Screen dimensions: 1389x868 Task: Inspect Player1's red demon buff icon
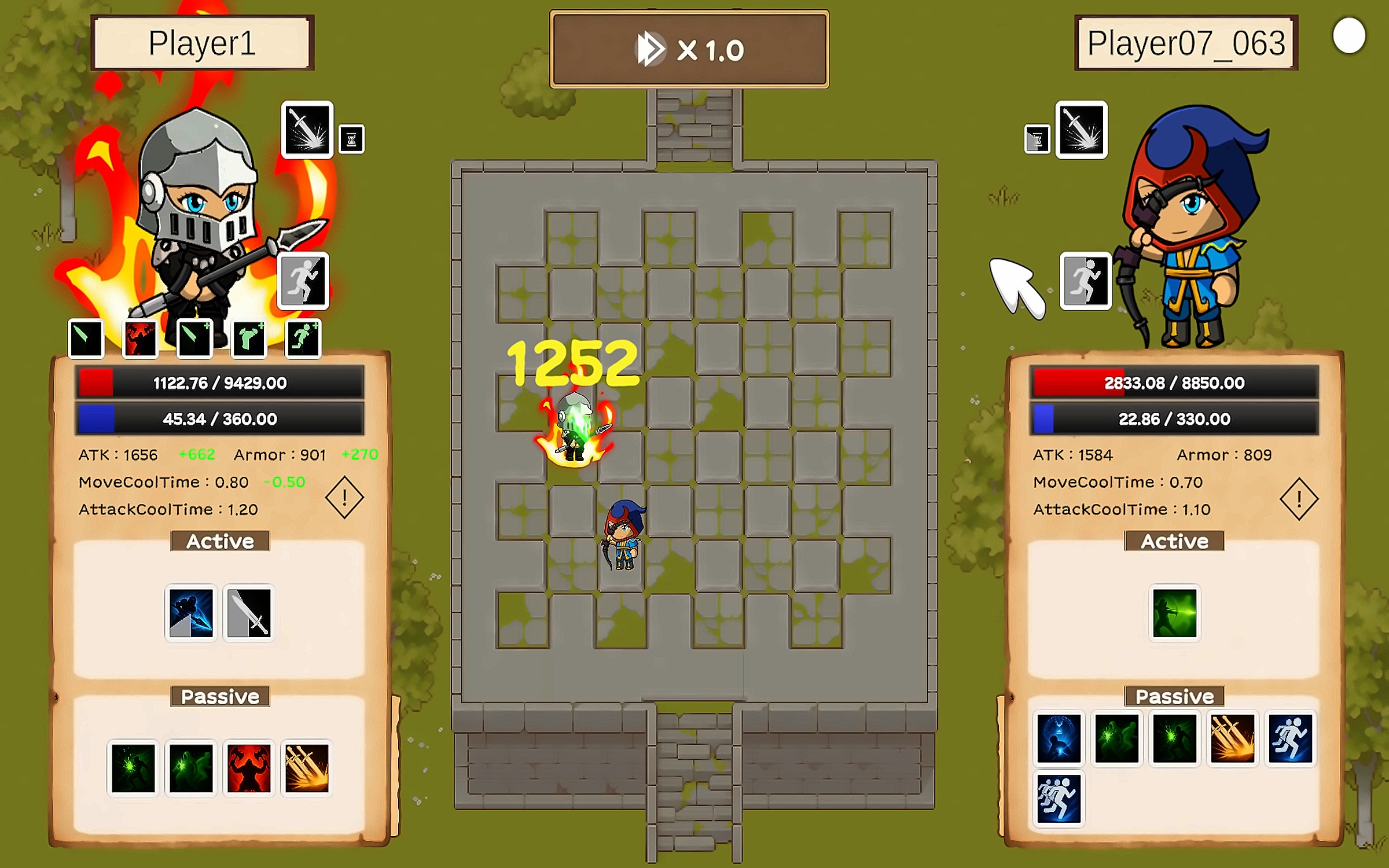coord(140,339)
